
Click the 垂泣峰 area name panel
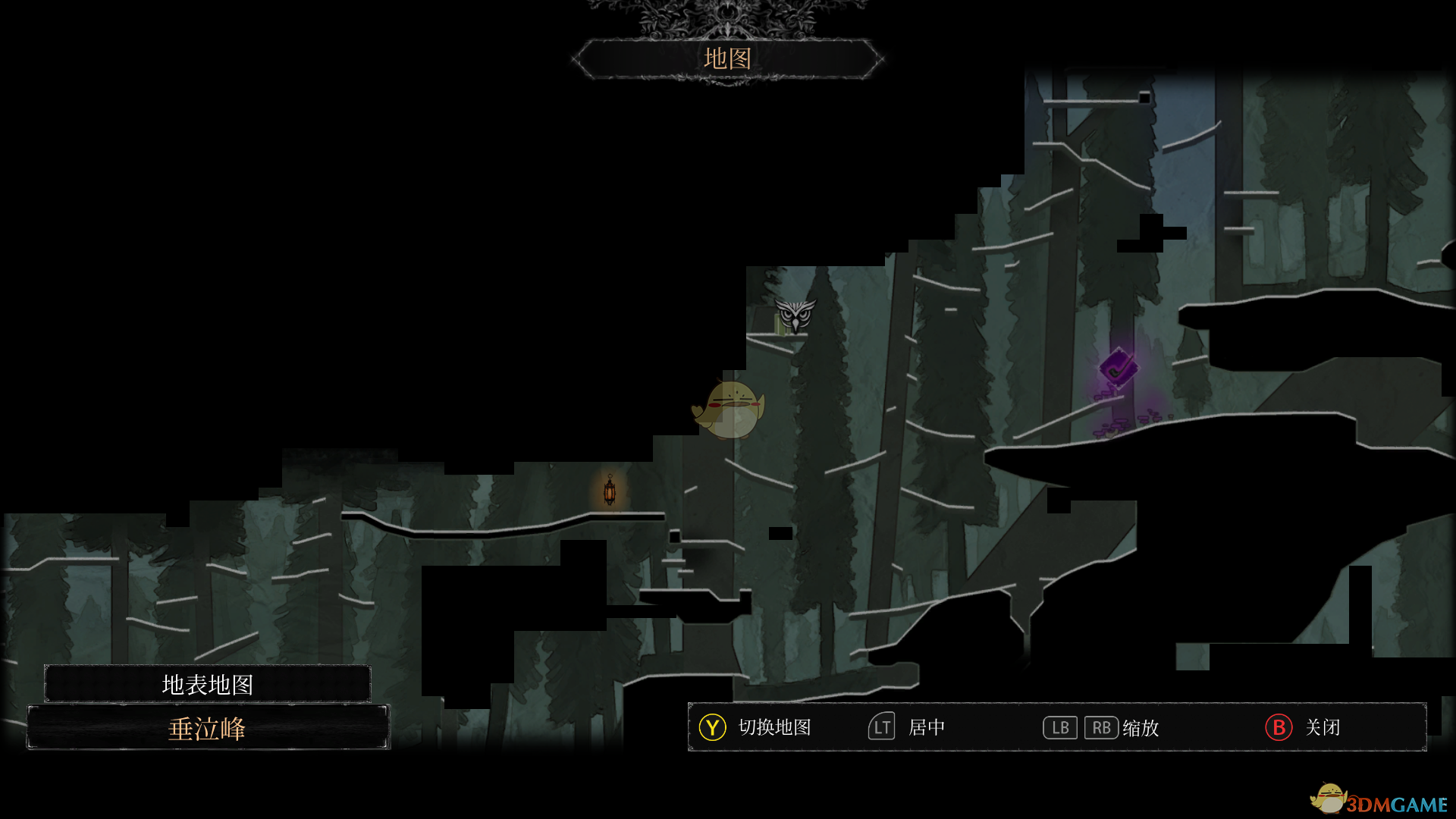208,728
